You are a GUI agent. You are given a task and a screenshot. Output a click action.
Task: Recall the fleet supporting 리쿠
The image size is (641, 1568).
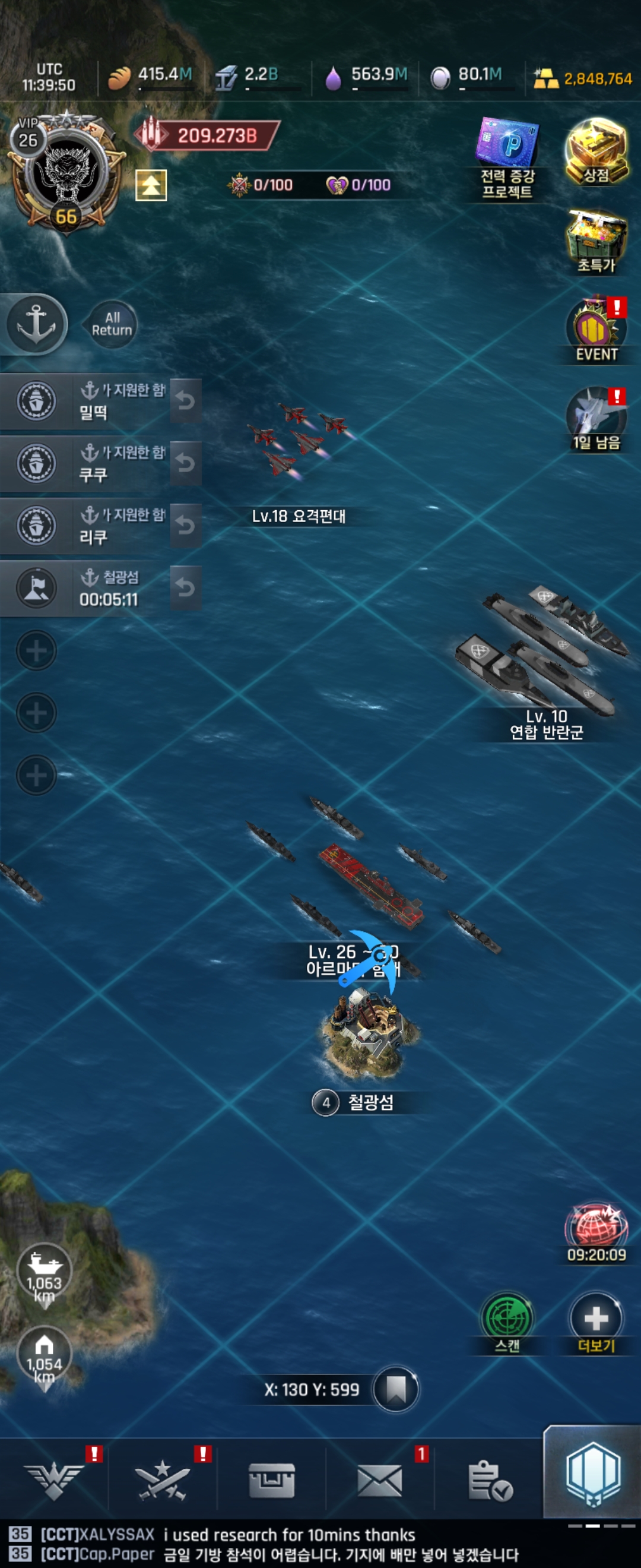pyautogui.click(x=186, y=525)
